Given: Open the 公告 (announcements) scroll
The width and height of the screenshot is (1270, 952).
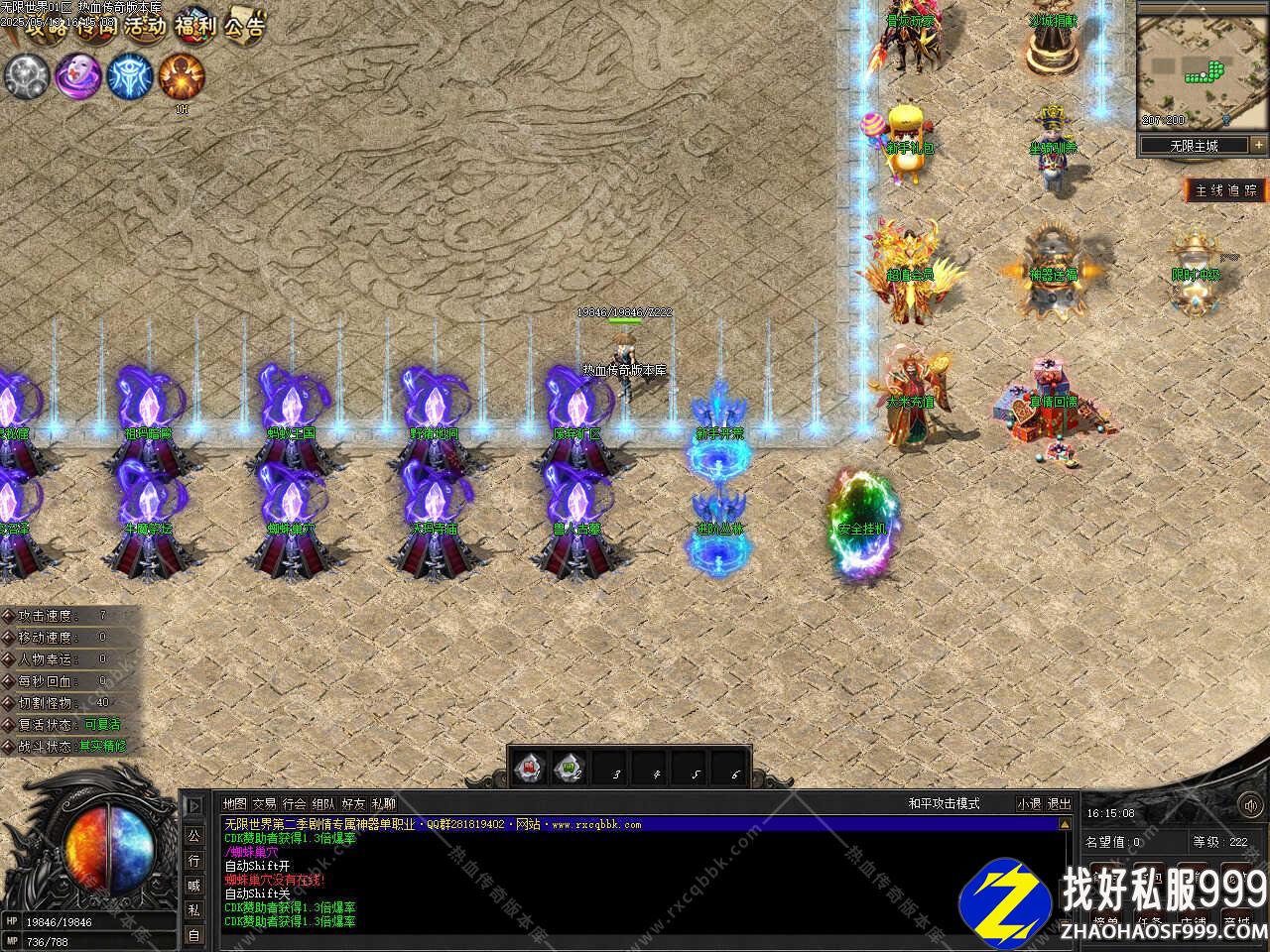Looking at the screenshot, I should pos(244,26).
